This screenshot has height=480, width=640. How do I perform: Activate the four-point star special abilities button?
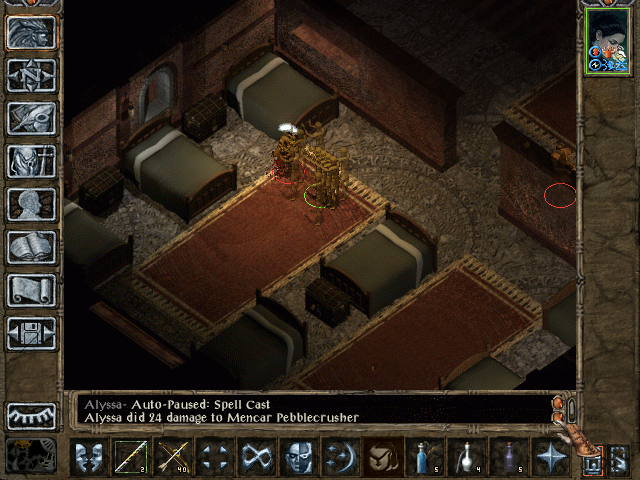click(x=551, y=456)
